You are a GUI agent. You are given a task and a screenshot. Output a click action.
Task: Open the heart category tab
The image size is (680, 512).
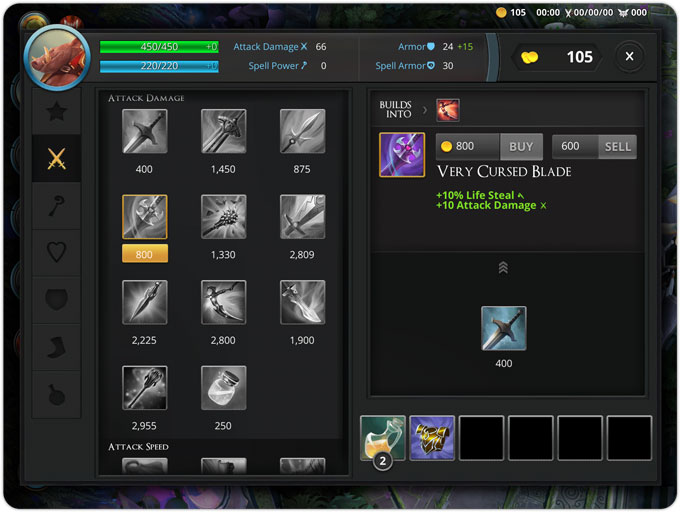point(57,253)
